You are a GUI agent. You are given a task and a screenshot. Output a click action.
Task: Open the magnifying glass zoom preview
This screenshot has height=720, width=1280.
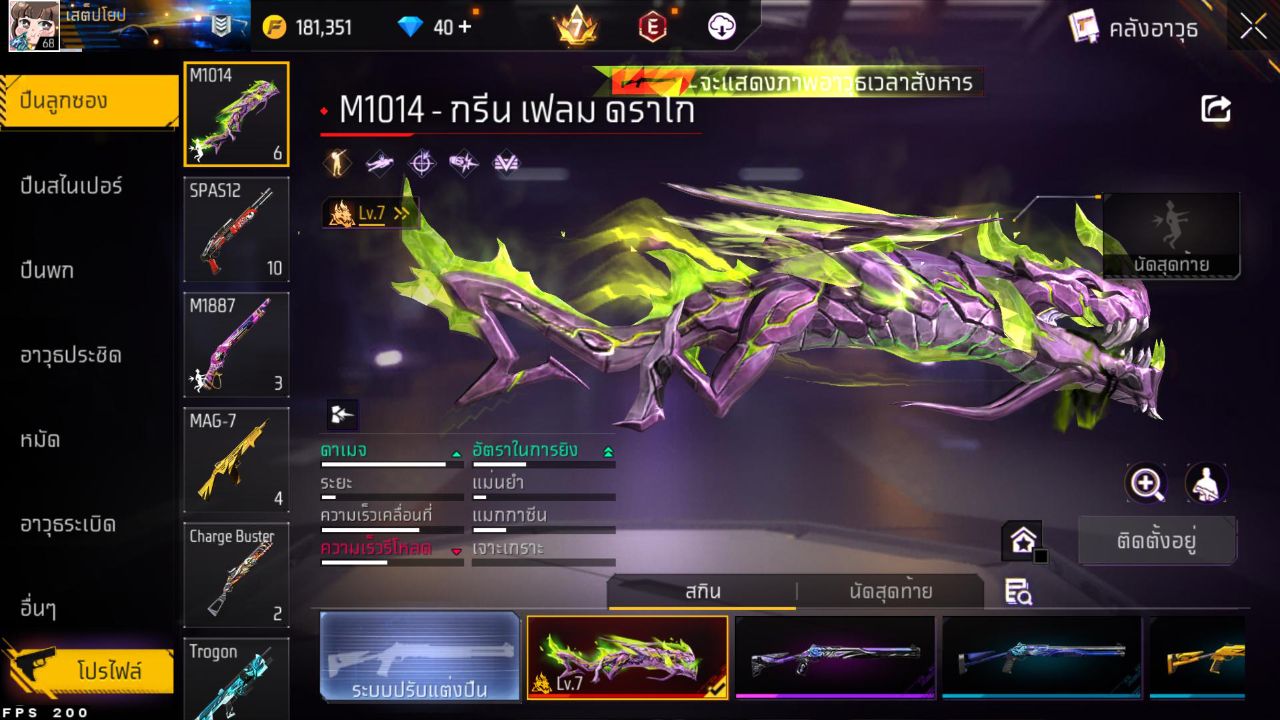[x=1146, y=484]
